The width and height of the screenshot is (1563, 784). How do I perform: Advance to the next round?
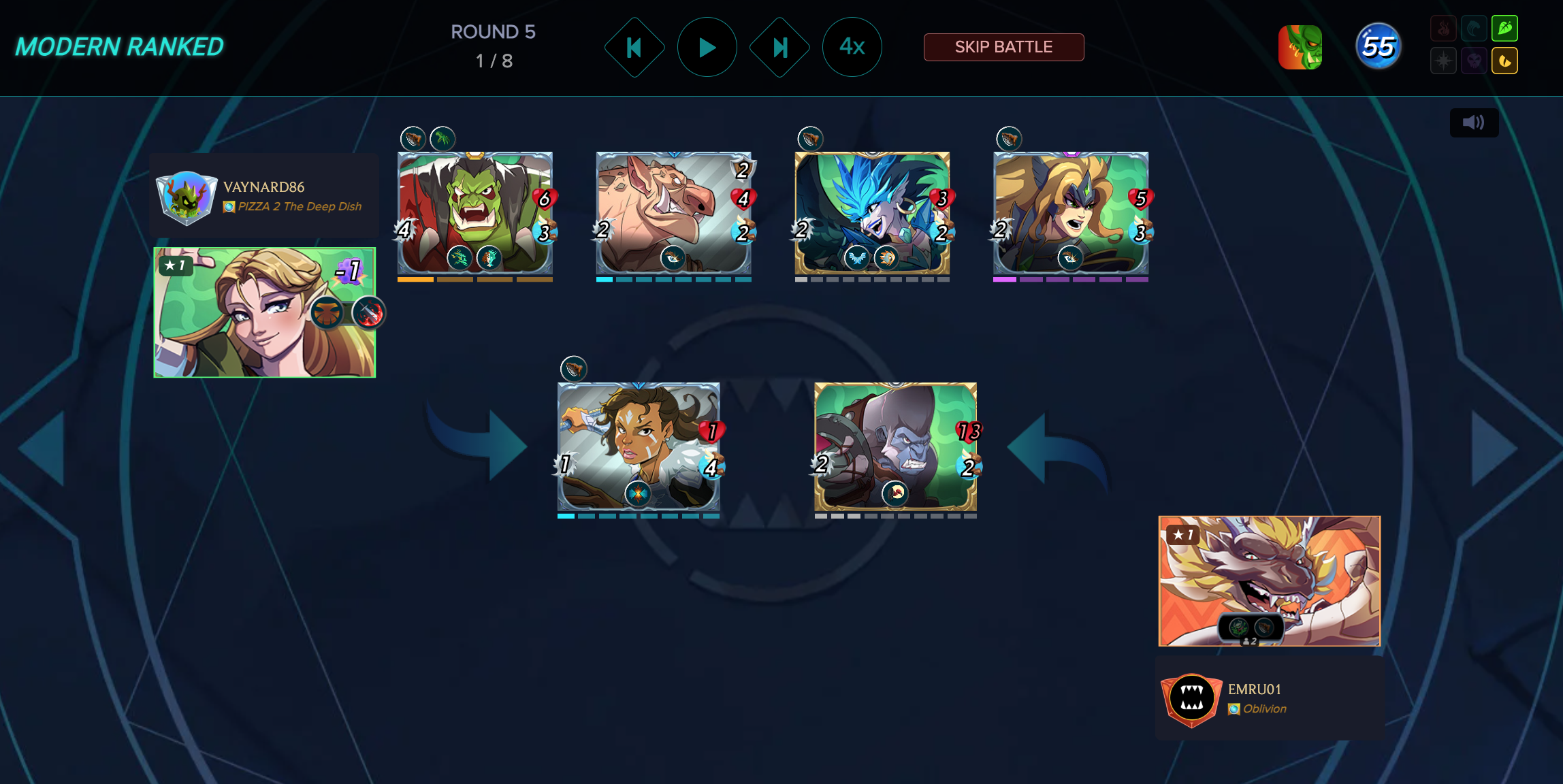[x=779, y=47]
